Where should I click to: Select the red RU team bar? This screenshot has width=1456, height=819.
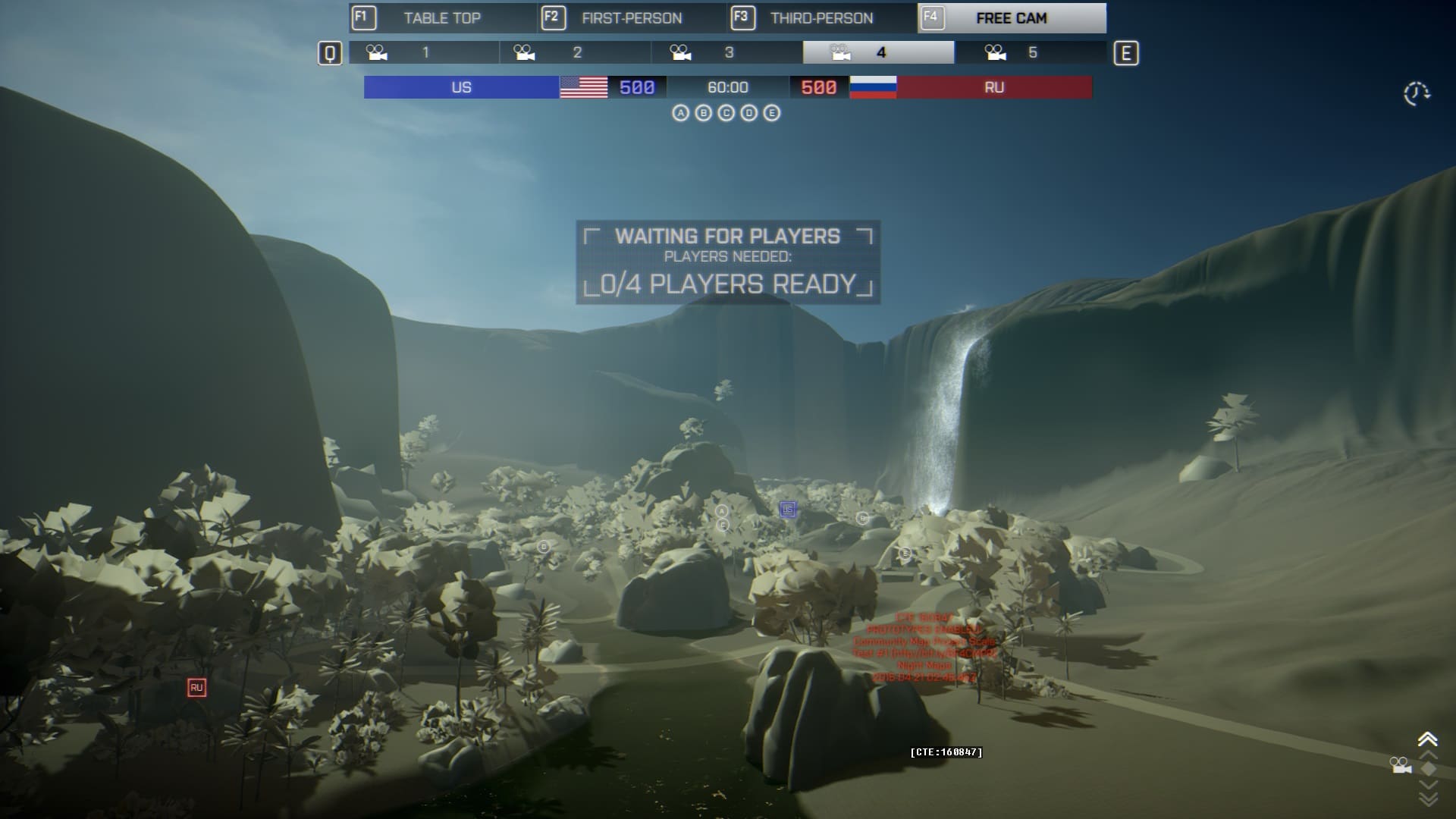[x=993, y=87]
